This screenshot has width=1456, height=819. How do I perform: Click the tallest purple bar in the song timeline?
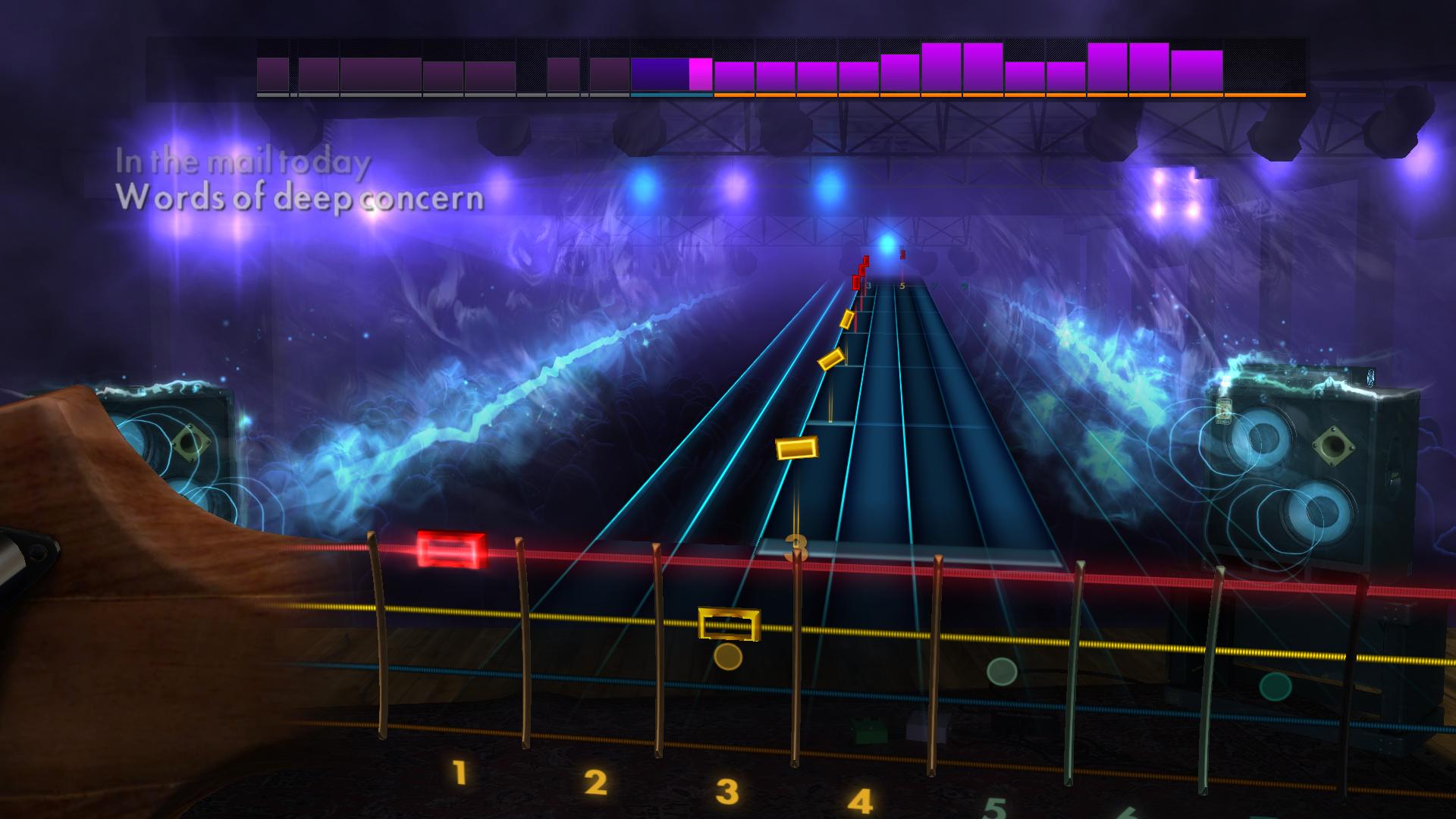[943, 67]
